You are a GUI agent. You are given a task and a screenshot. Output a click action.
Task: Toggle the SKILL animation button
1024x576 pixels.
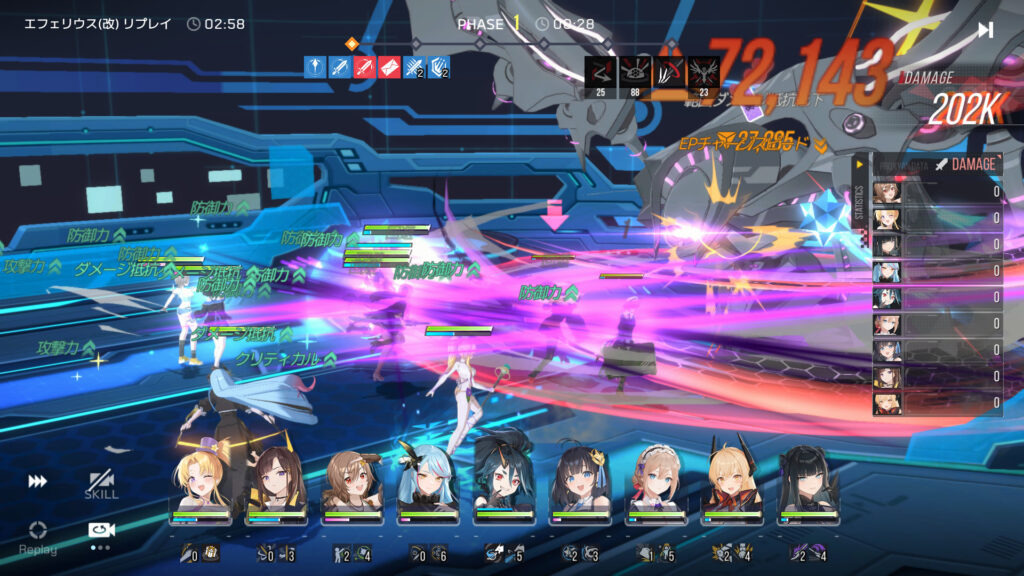101,485
